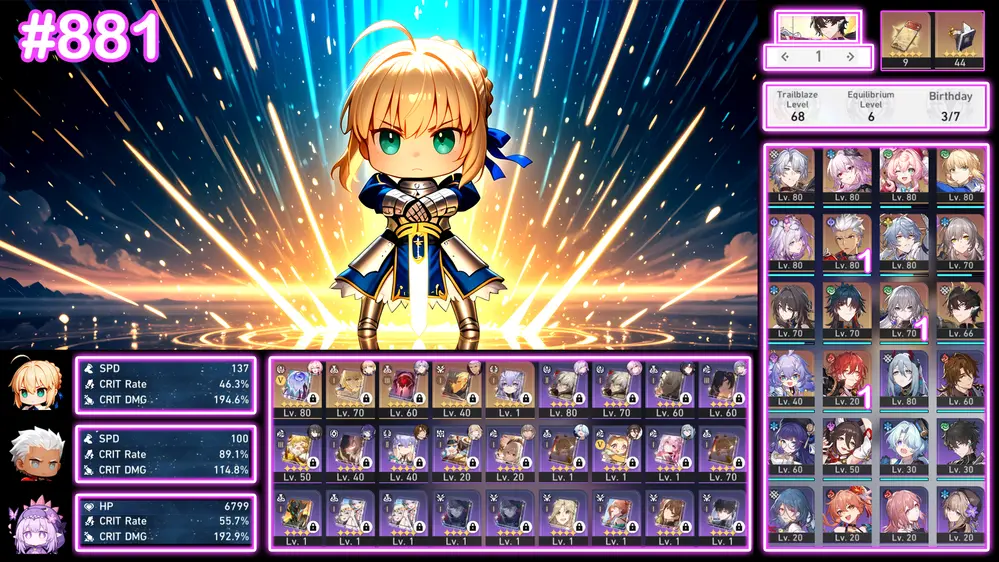Select the Lv. 40 character in the roster

pyautogui.click(x=791, y=377)
